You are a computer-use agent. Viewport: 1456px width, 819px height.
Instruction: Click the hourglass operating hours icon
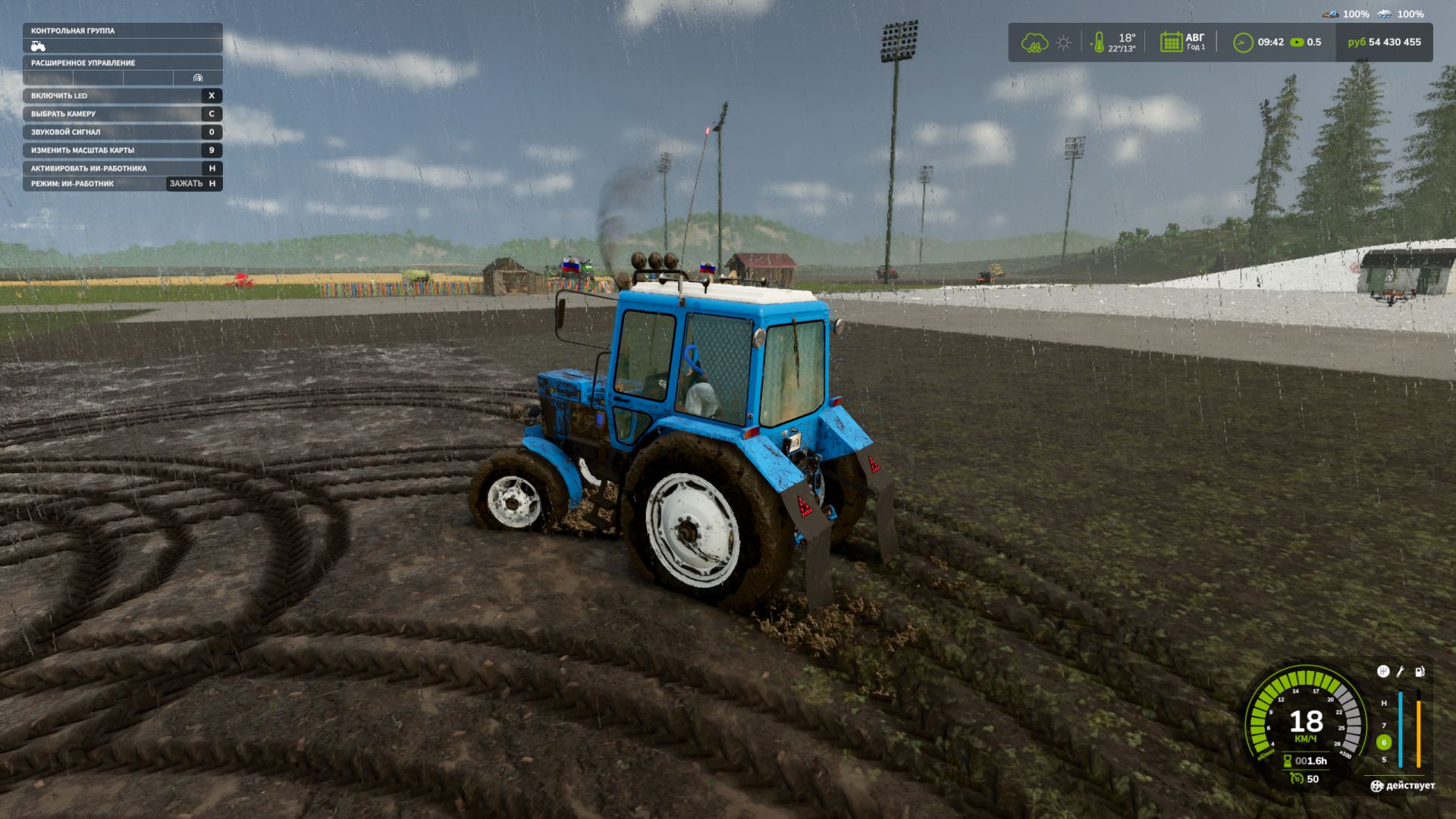pyautogui.click(x=1288, y=761)
